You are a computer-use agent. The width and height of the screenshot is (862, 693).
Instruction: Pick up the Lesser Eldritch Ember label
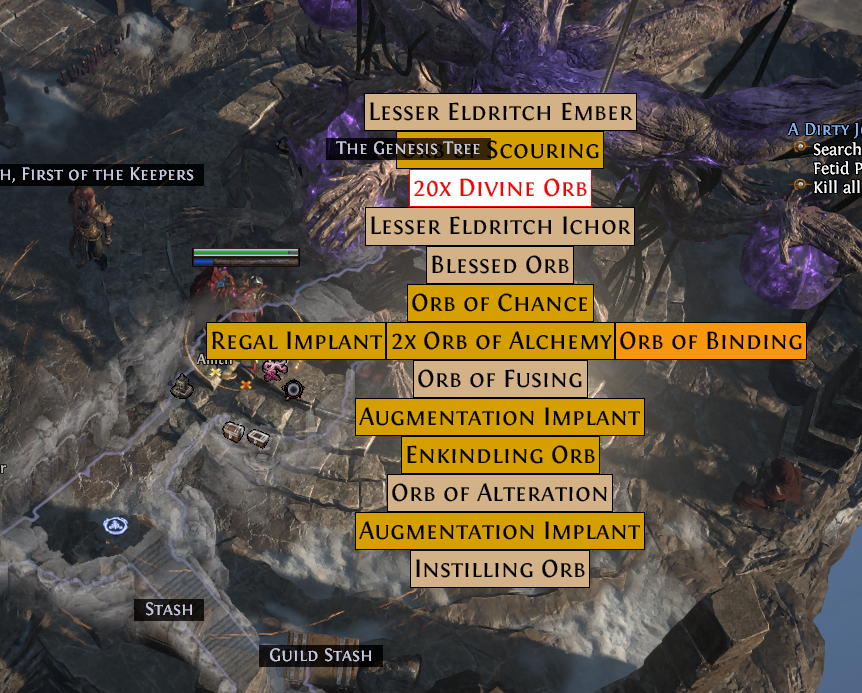click(500, 112)
